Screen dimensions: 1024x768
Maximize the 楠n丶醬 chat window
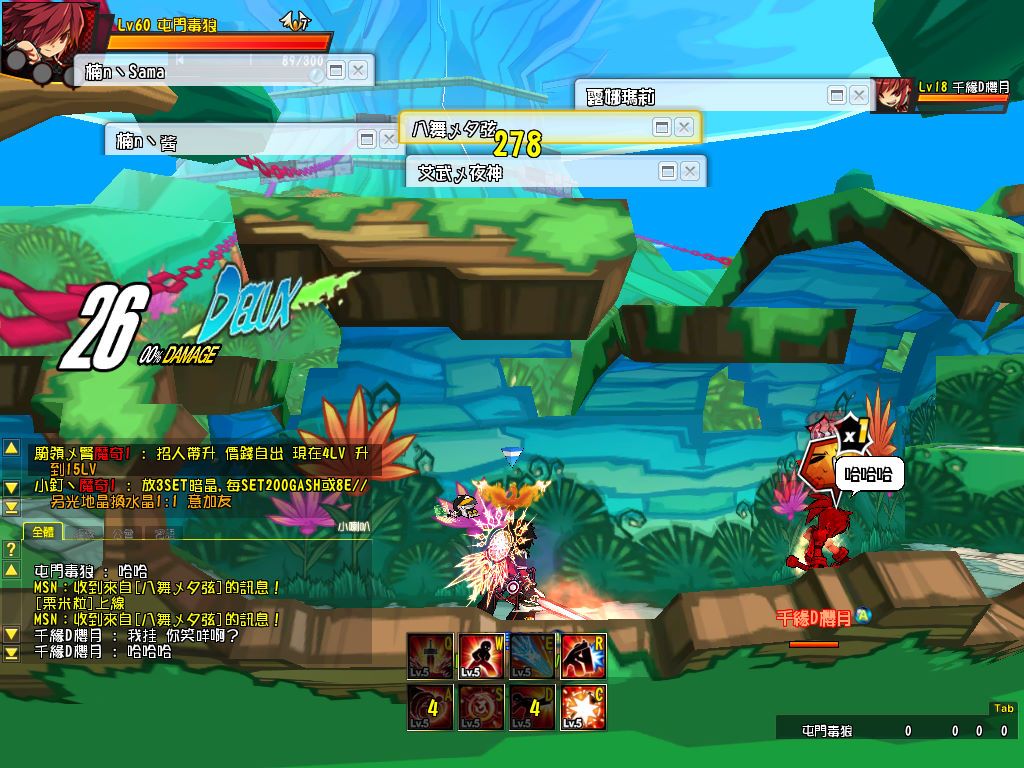pos(366,139)
